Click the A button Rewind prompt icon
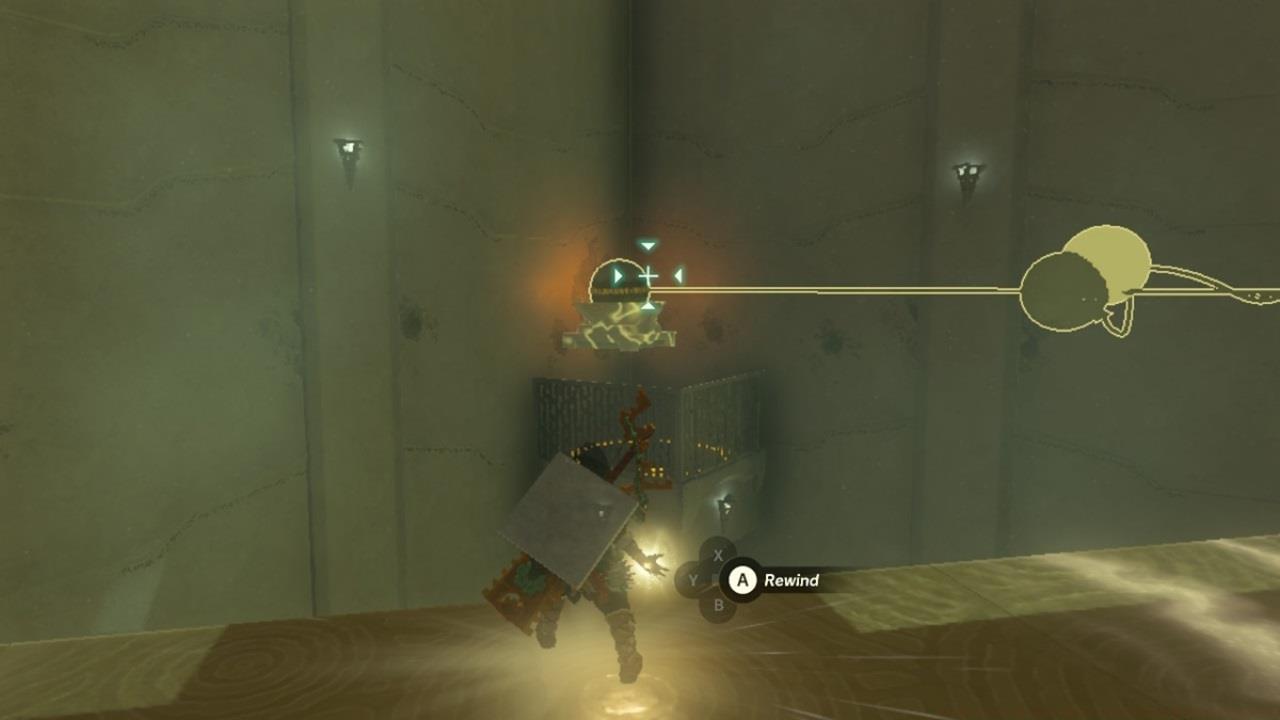The width and height of the screenshot is (1280, 720). pyautogui.click(x=743, y=580)
